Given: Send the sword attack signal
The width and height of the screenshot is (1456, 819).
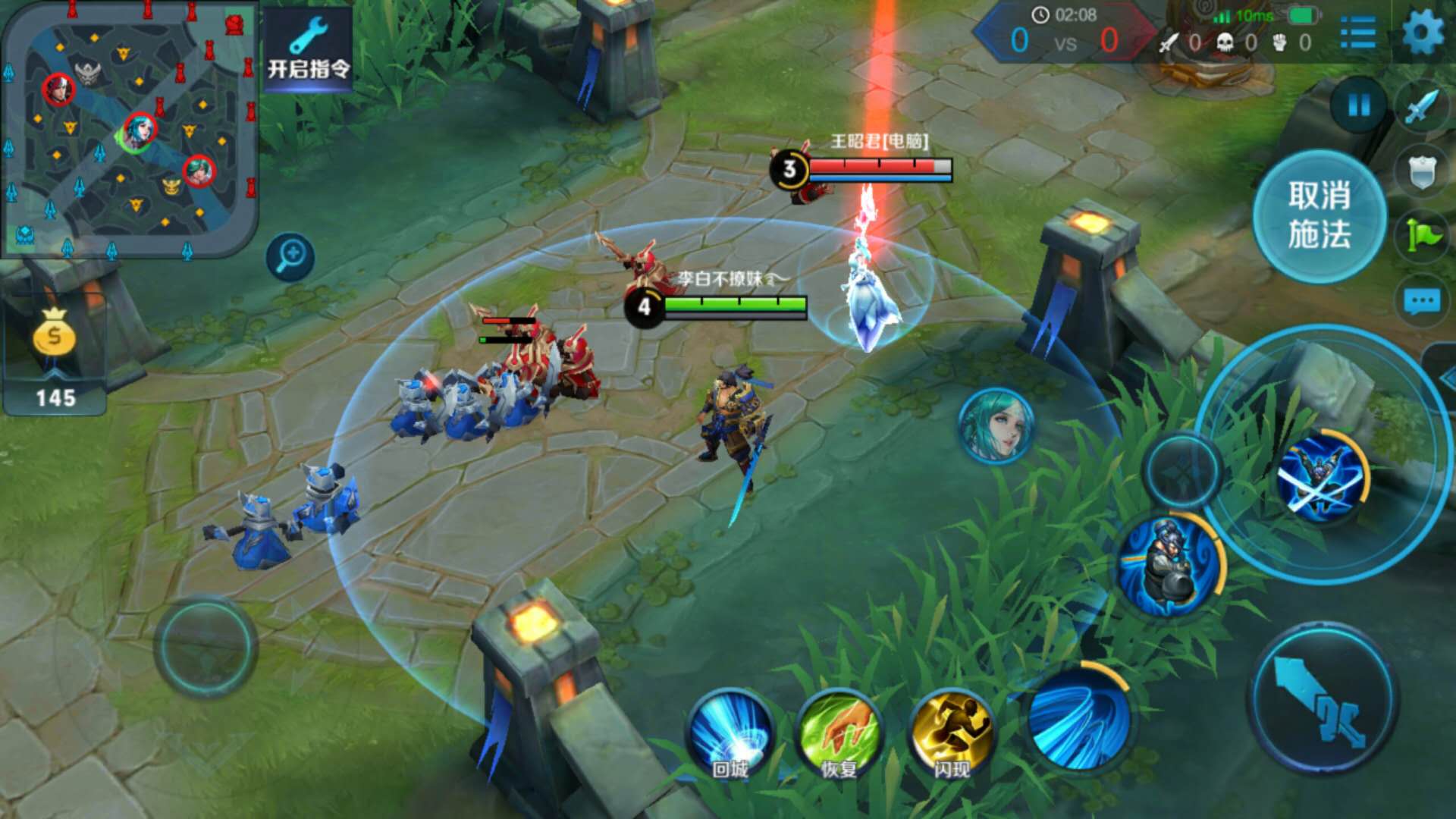Looking at the screenshot, I should tap(1422, 106).
